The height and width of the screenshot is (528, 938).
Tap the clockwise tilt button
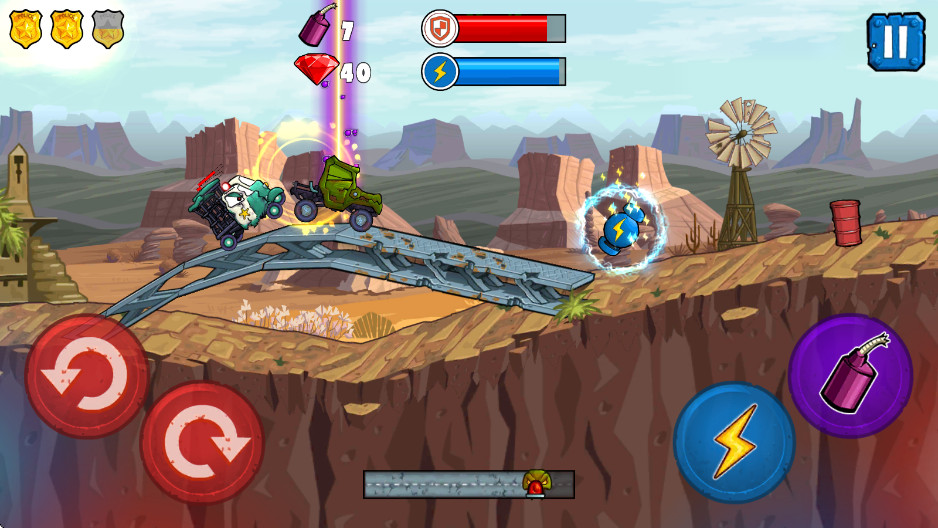202,441
